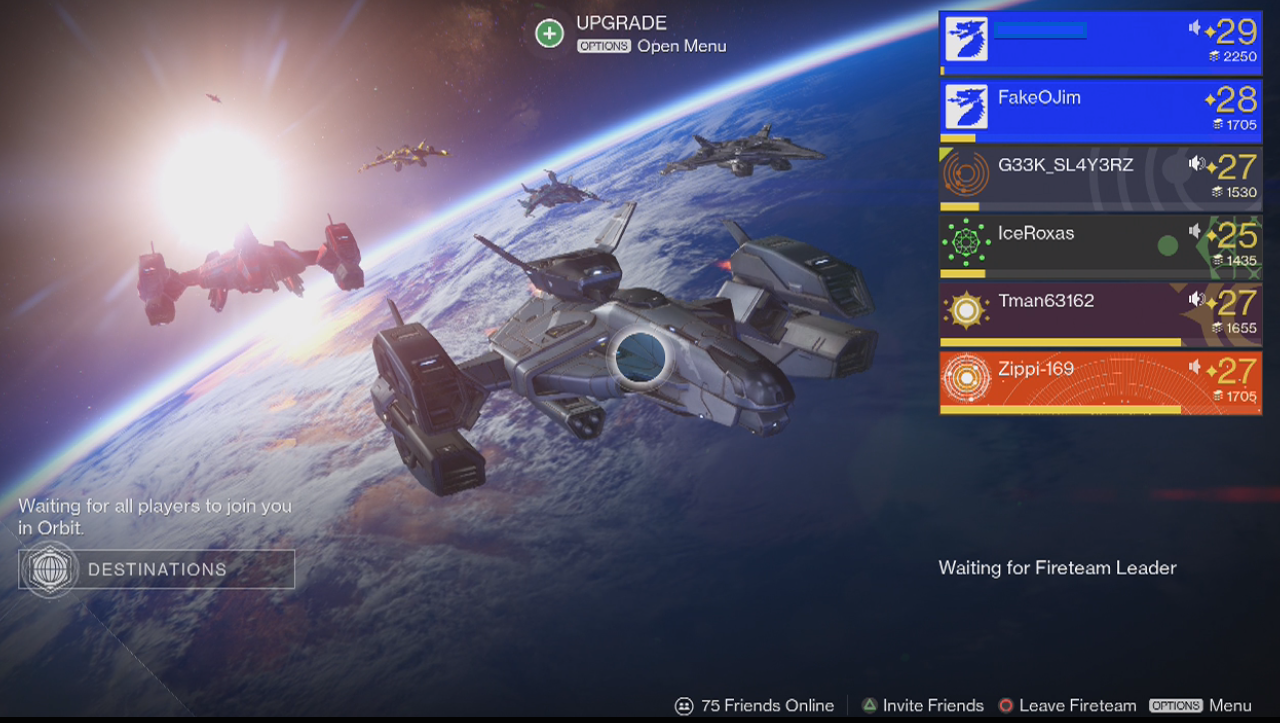1280x723 pixels.
Task: Select G33K_SL4Y3RZ player row
Action: click(1100, 178)
